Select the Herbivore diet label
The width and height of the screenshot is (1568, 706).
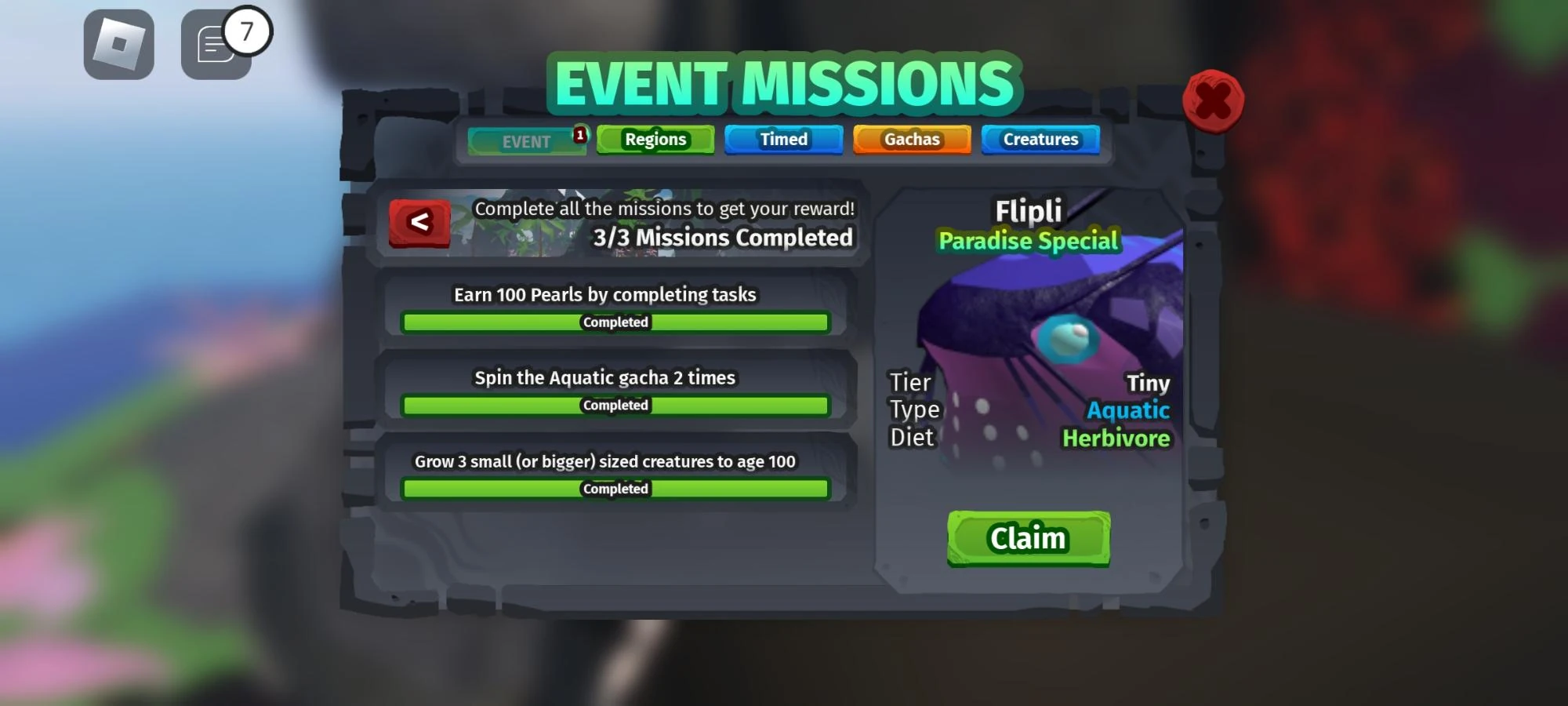point(1116,439)
